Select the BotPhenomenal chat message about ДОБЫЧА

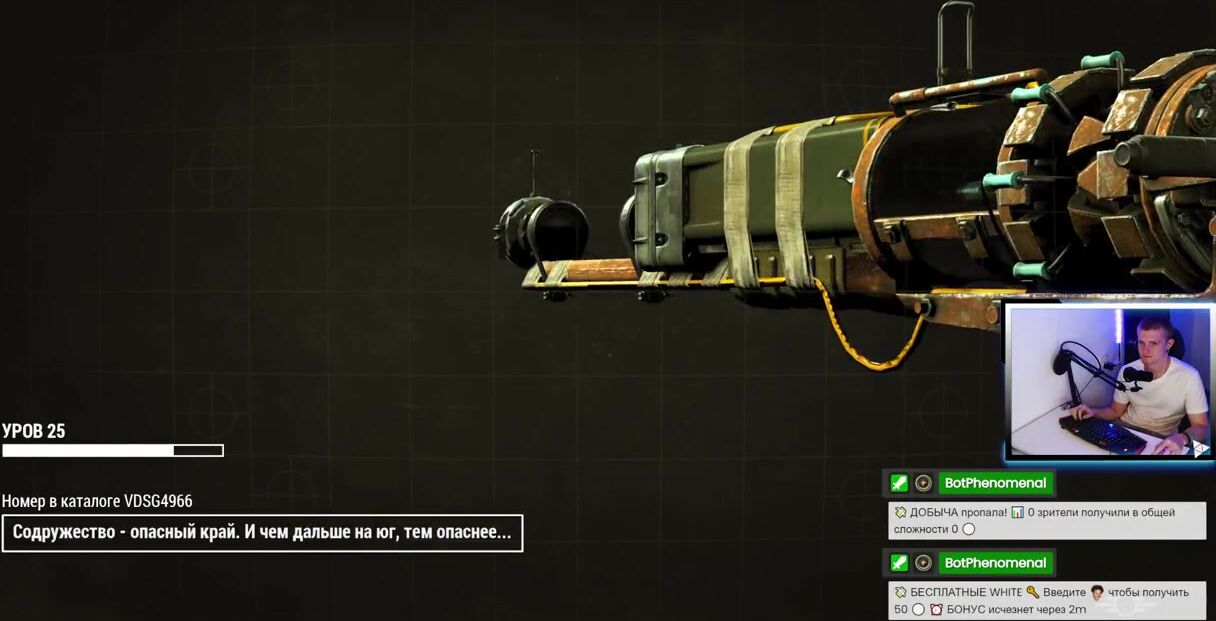pos(1046,520)
